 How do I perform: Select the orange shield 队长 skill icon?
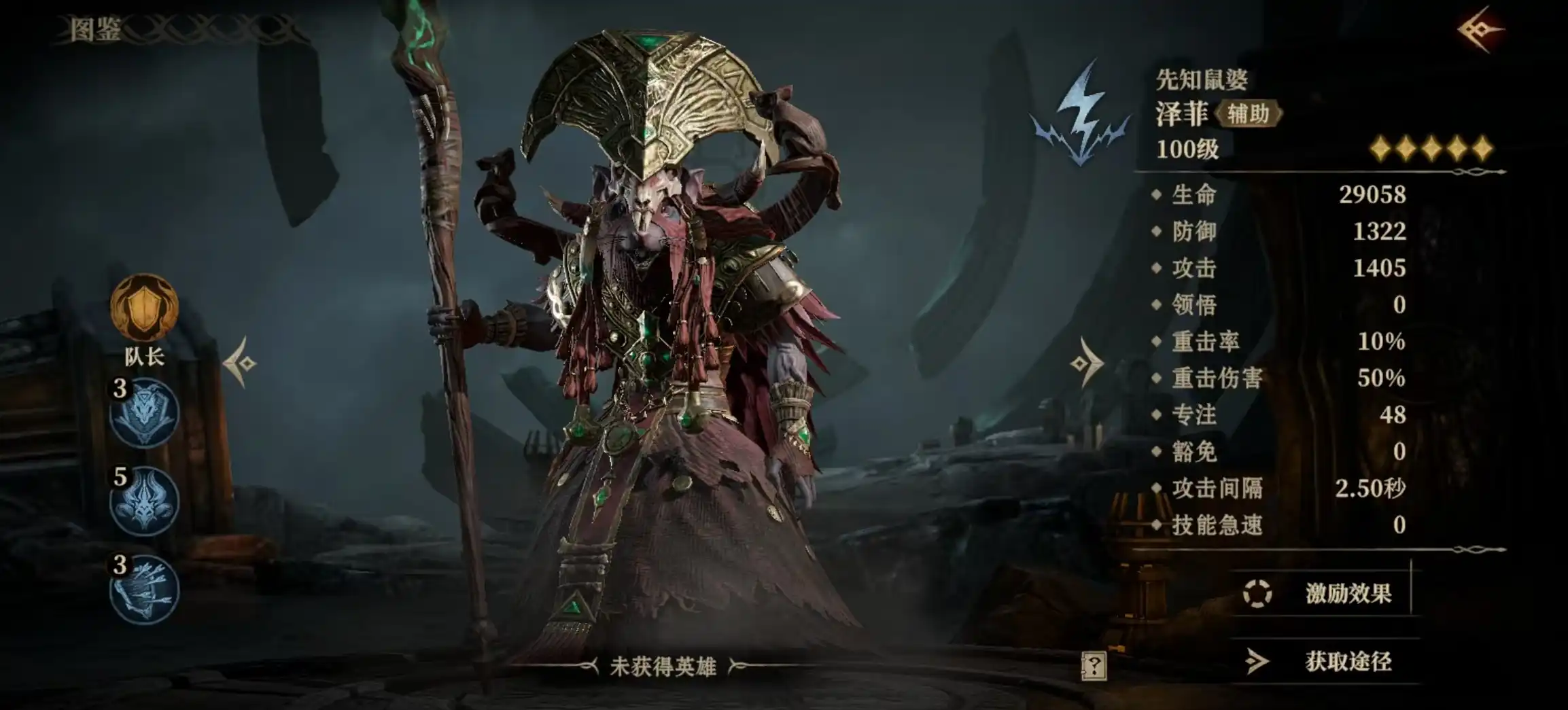144,309
